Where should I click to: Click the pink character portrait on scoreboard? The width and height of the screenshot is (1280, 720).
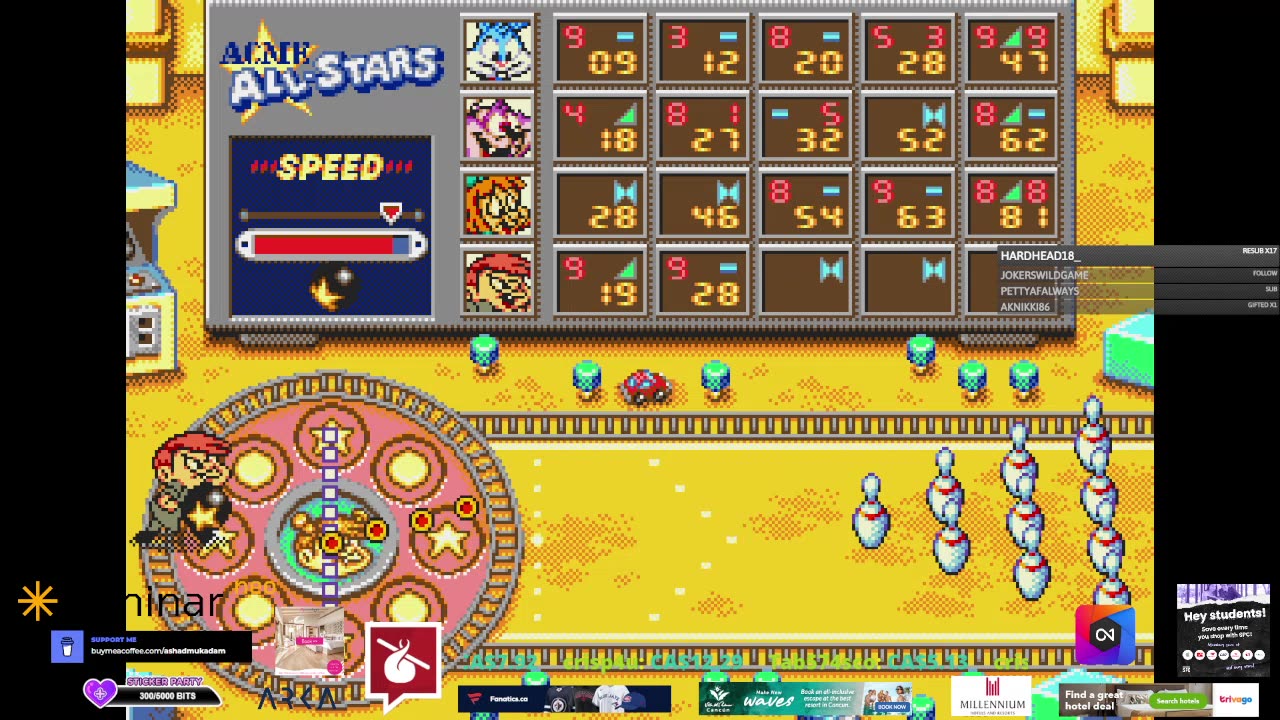click(498, 128)
